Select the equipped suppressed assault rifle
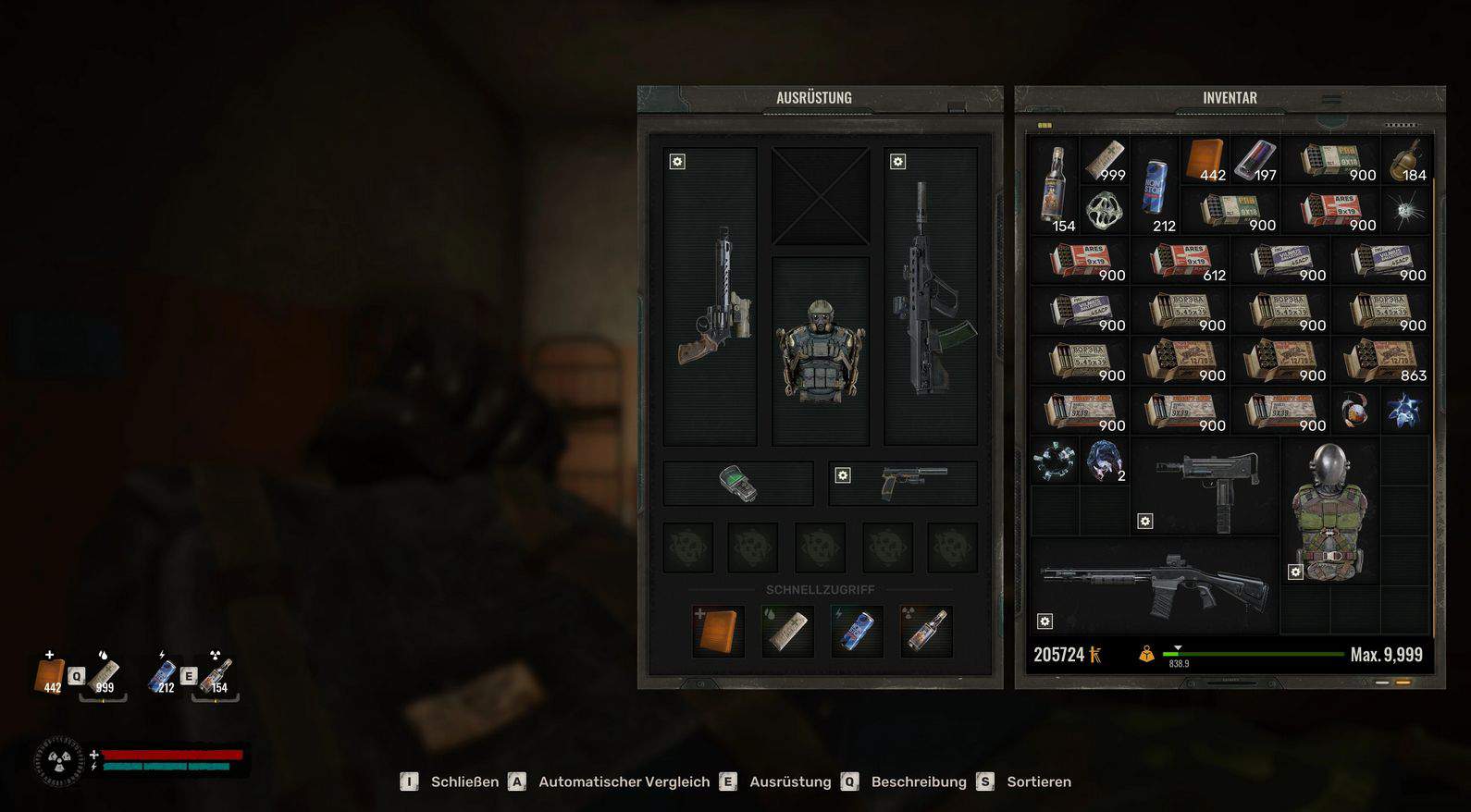Image resolution: width=1471 pixels, height=812 pixels. pyautogui.click(x=930, y=297)
